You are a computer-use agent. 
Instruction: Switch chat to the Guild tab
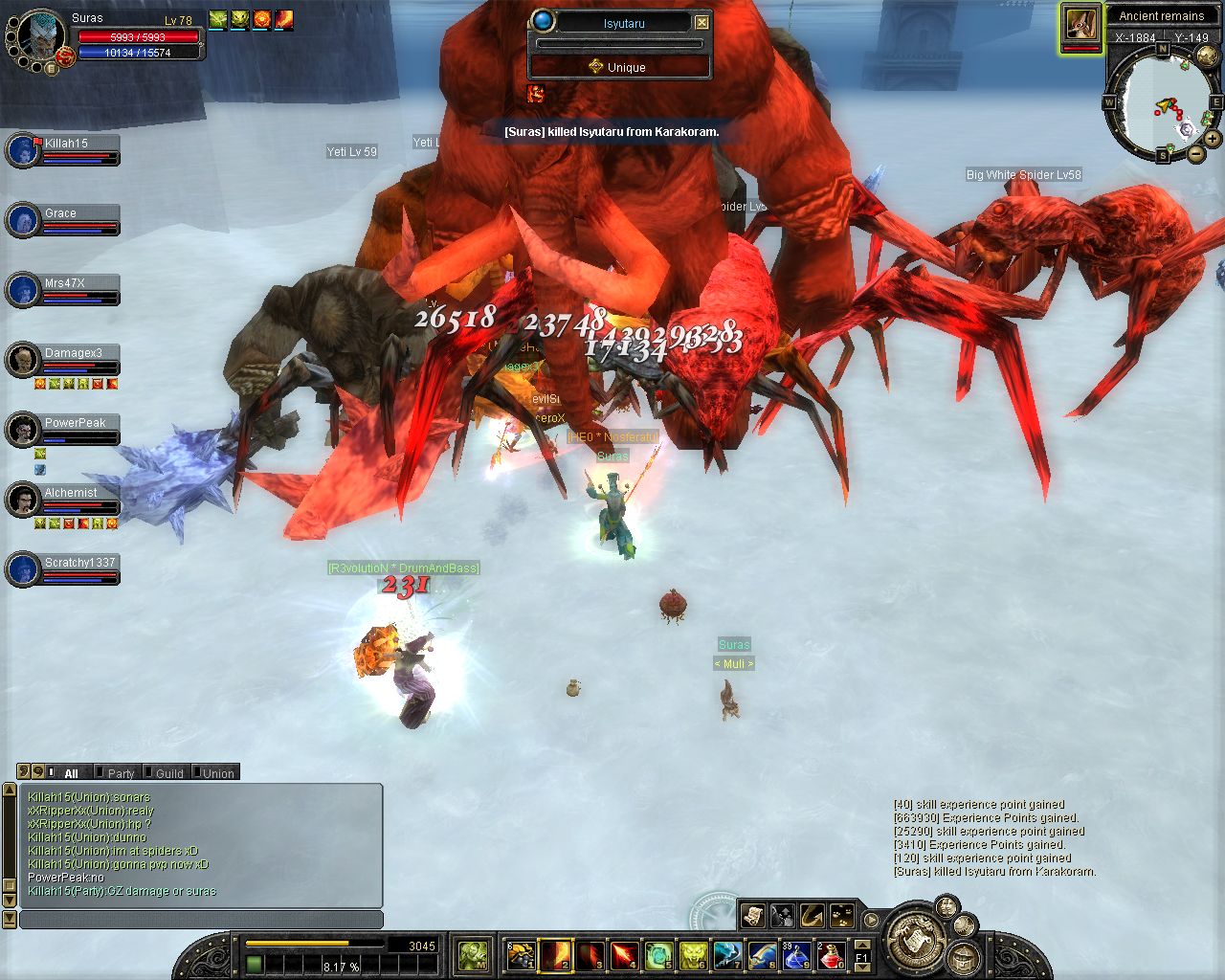168,773
